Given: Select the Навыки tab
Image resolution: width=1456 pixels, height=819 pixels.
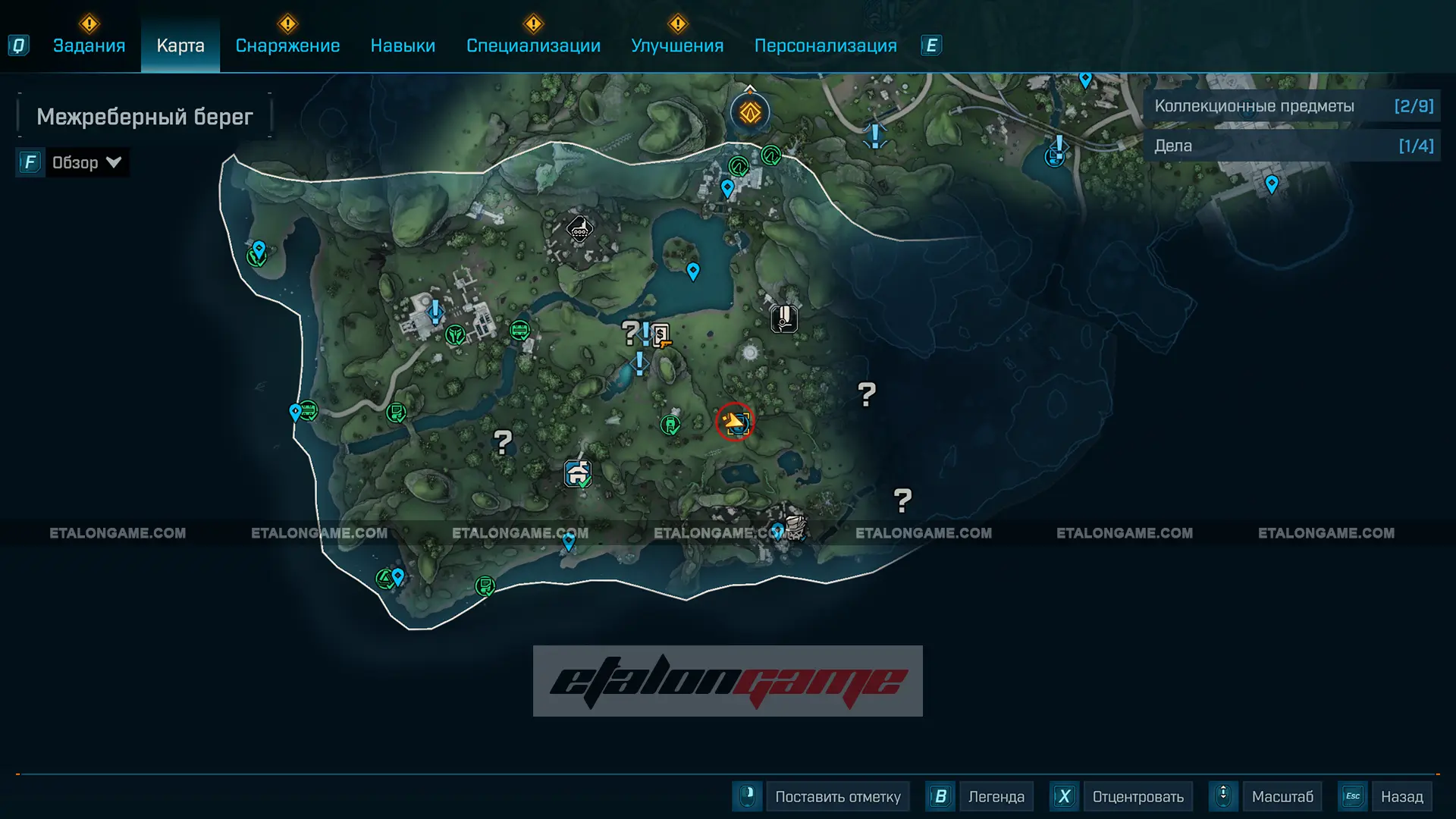Looking at the screenshot, I should 403,45.
